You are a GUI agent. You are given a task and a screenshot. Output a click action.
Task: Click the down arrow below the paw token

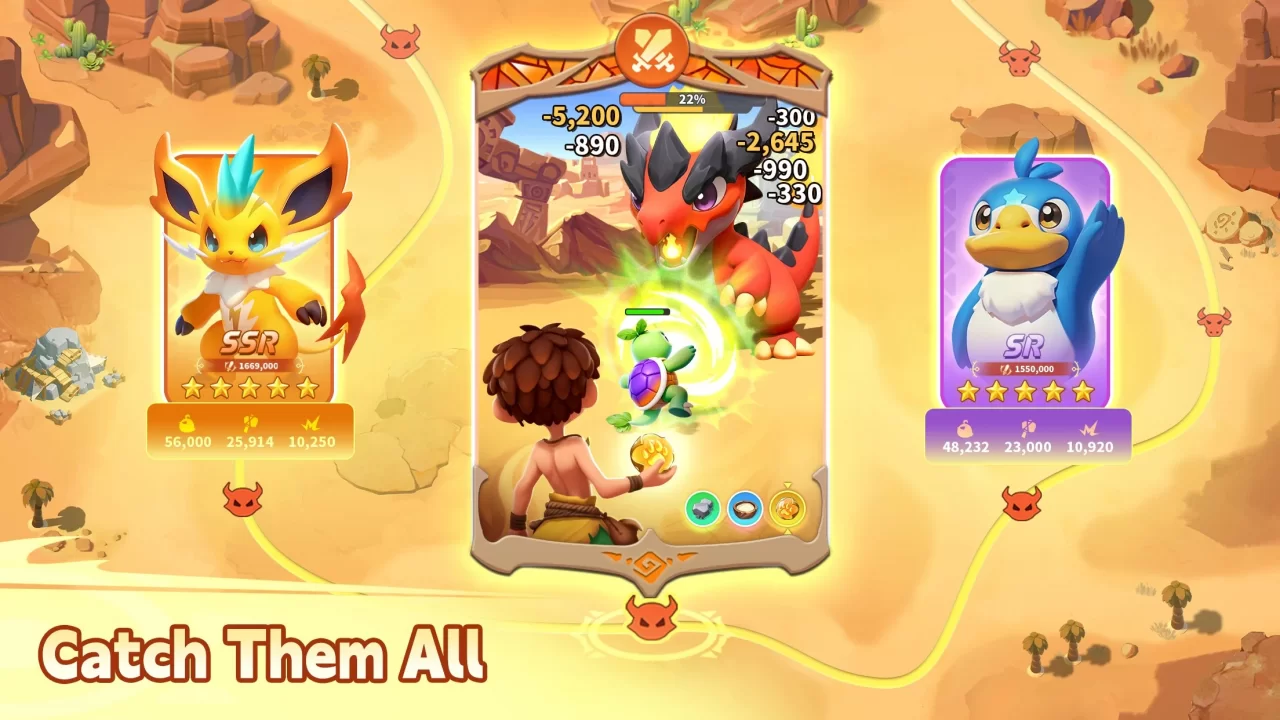click(787, 532)
